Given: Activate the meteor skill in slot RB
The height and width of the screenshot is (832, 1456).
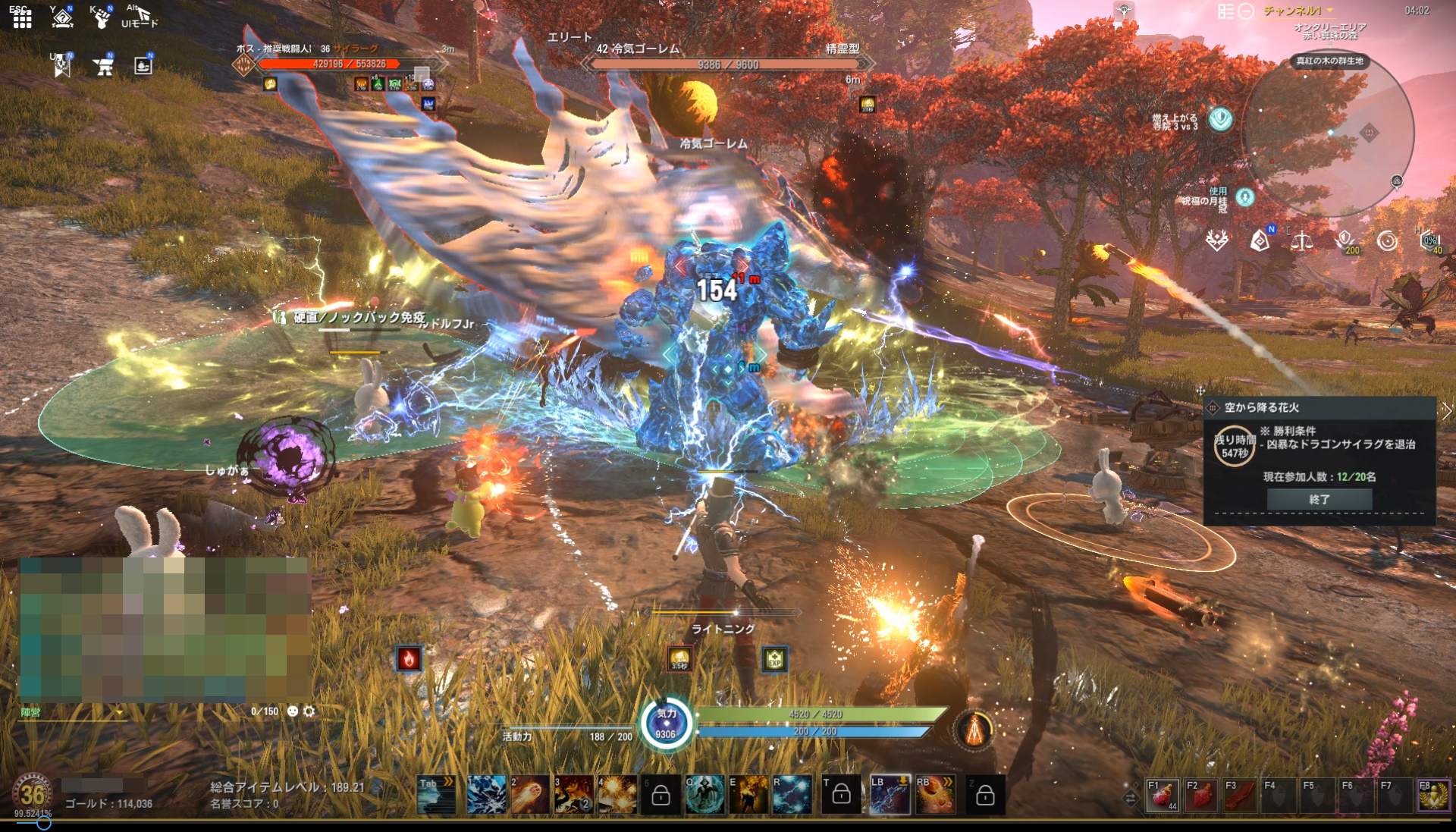Looking at the screenshot, I should [x=936, y=794].
